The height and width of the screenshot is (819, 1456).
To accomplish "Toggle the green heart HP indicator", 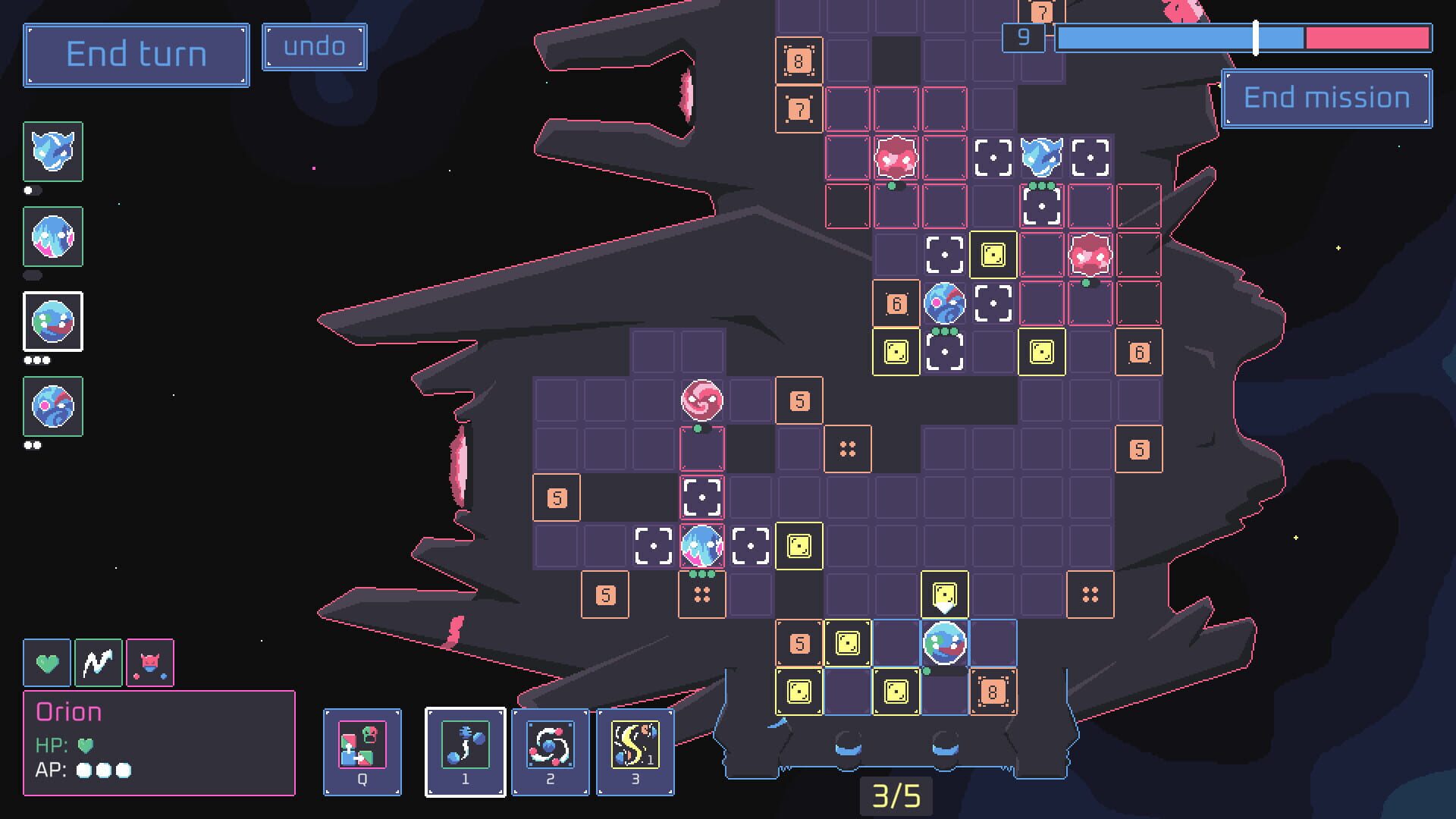I will pyautogui.click(x=47, y=662).
